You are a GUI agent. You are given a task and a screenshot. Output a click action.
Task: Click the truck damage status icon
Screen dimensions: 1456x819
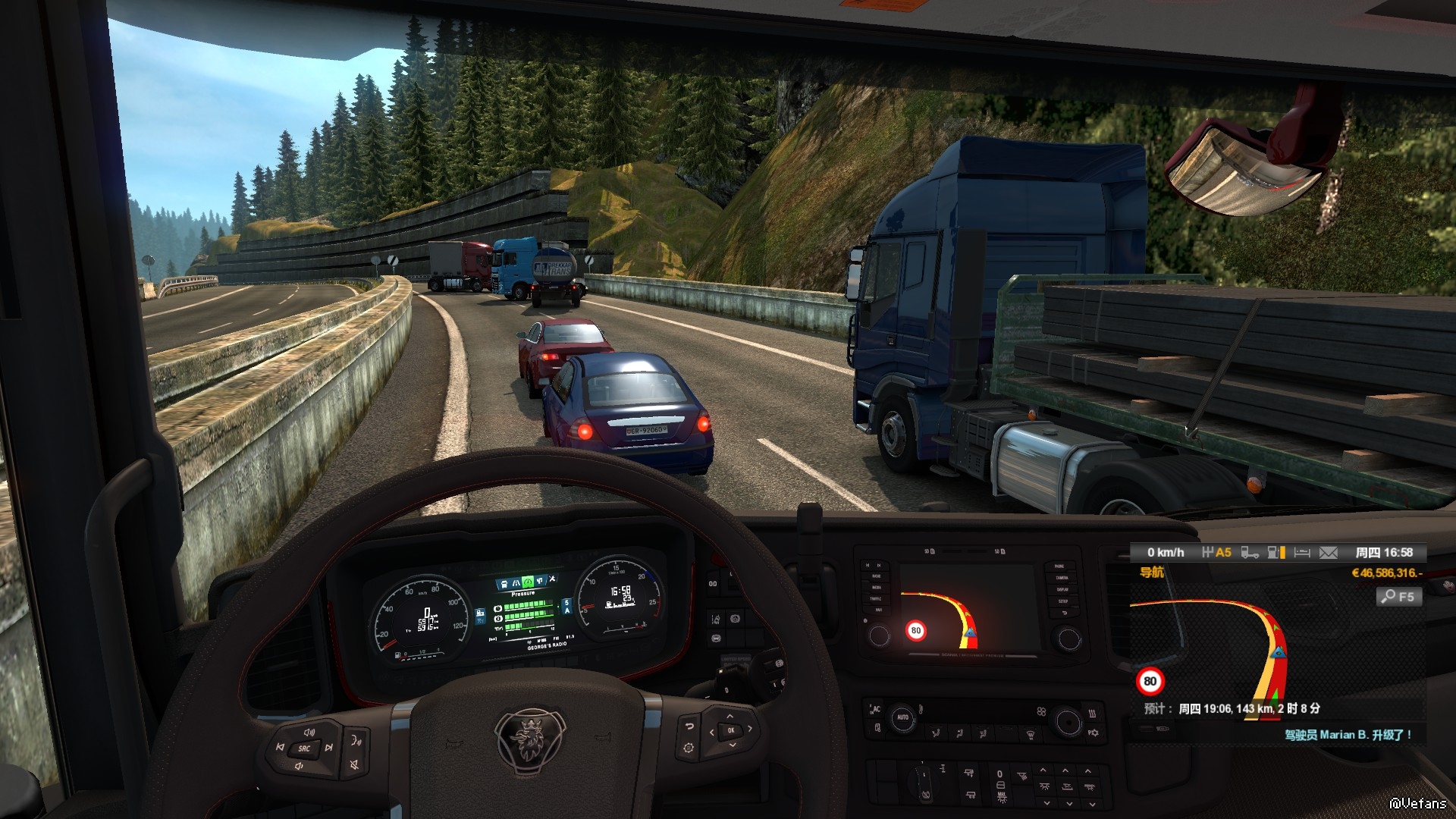click(1250, 553)
